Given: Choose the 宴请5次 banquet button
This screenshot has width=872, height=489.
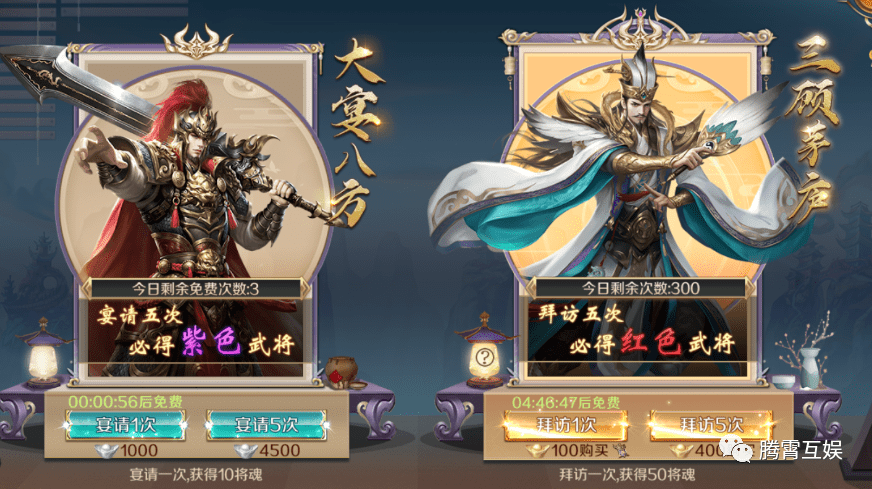Looking at the screenshot, I should (x=267, y=424).
